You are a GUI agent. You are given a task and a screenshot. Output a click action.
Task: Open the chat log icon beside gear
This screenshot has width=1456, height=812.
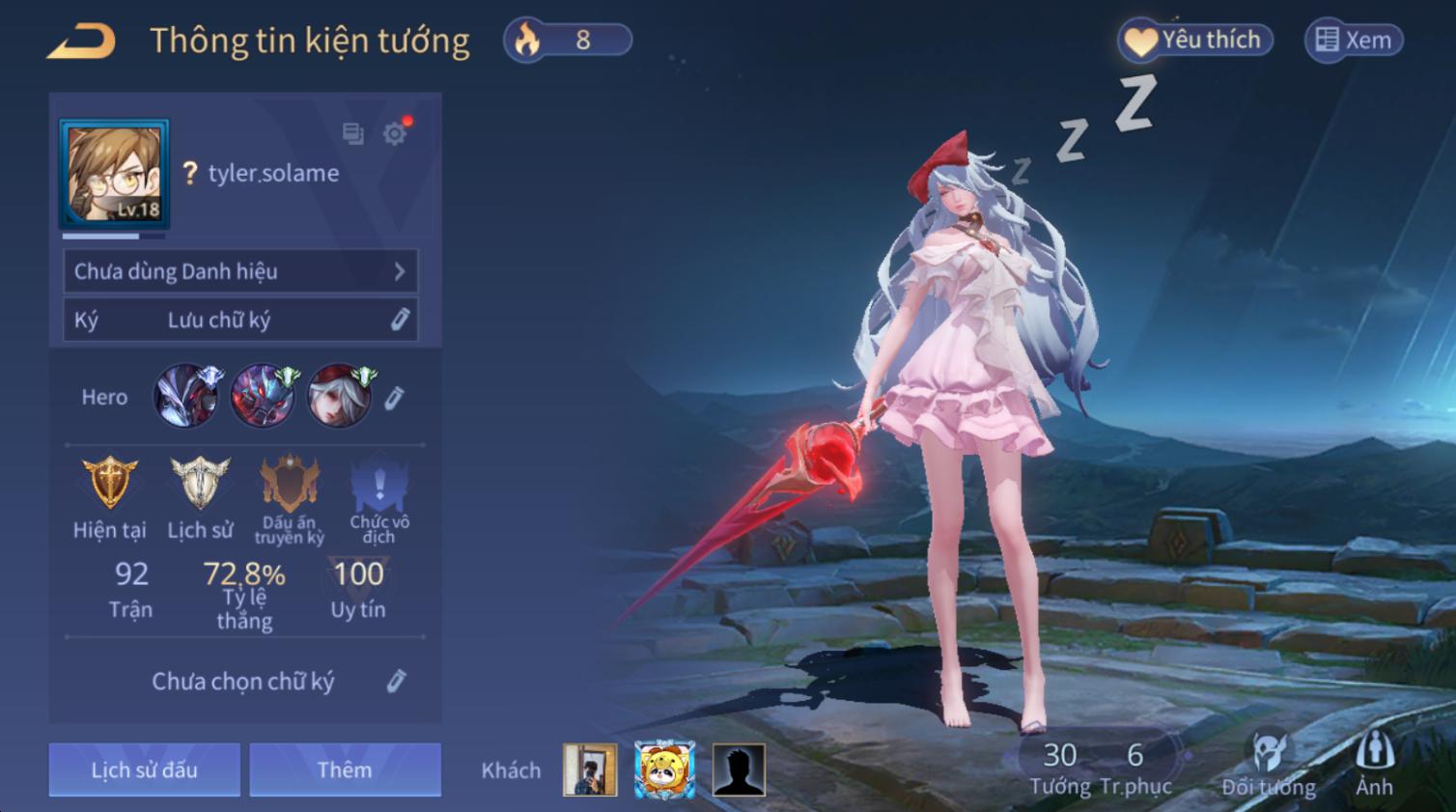(353, 134)
